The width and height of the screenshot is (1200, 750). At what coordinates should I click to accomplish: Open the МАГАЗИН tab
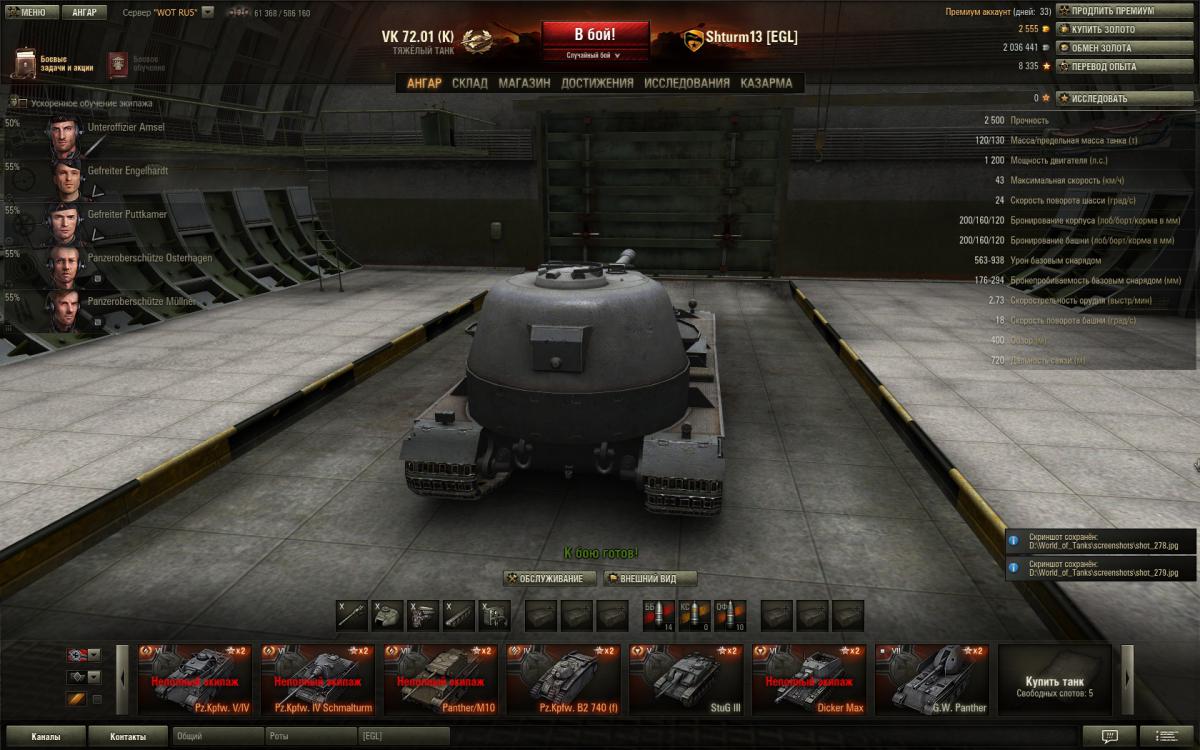pyautogui.click(x=524, y=83)
